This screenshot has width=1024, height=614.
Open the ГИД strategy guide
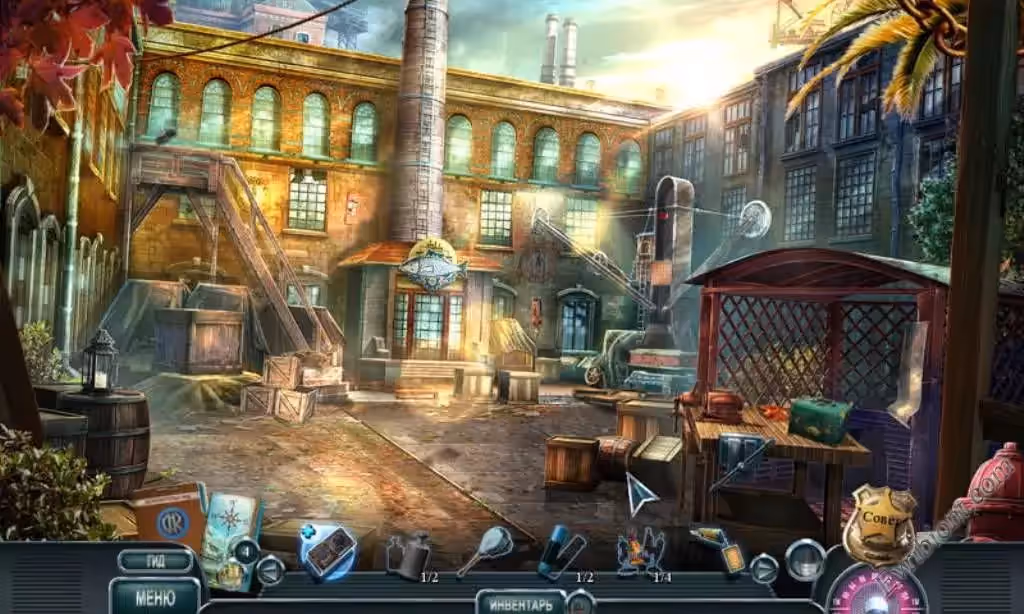point(154,560)
